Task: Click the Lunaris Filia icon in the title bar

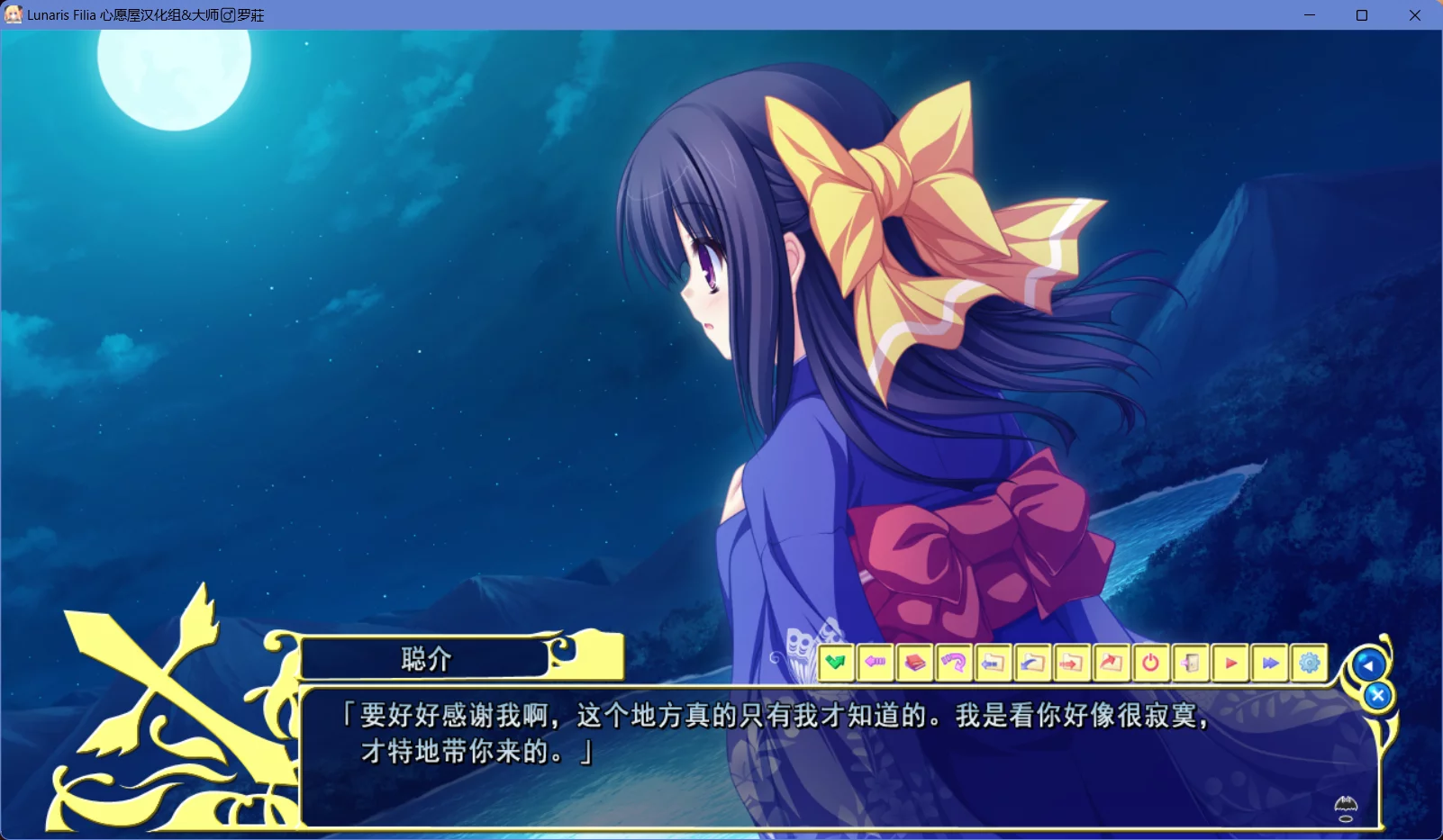Action: 14,14
